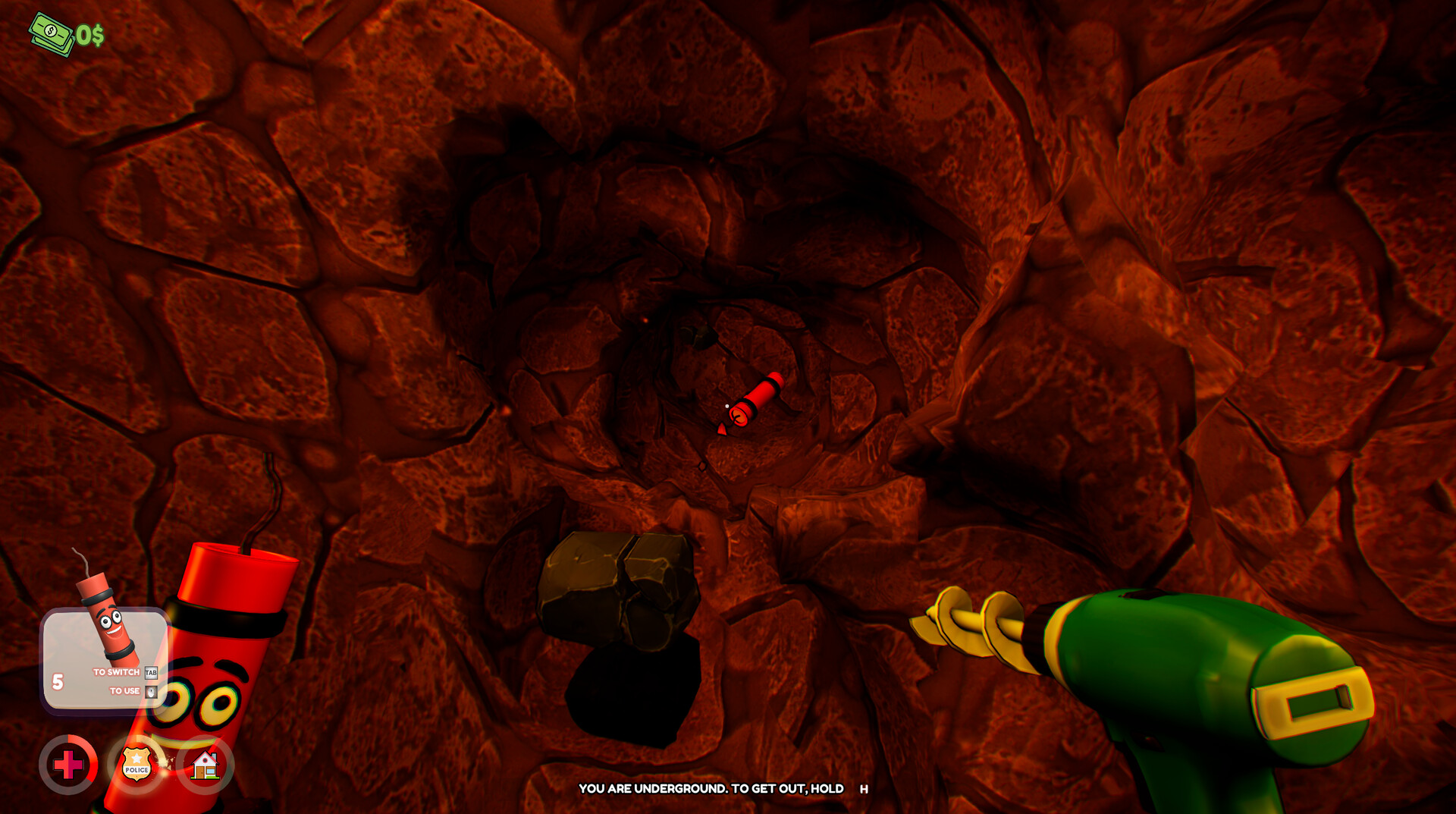The image size is (1456, 814).
Task: Click TO USE to activate dynamite
Action: (125, 691)
